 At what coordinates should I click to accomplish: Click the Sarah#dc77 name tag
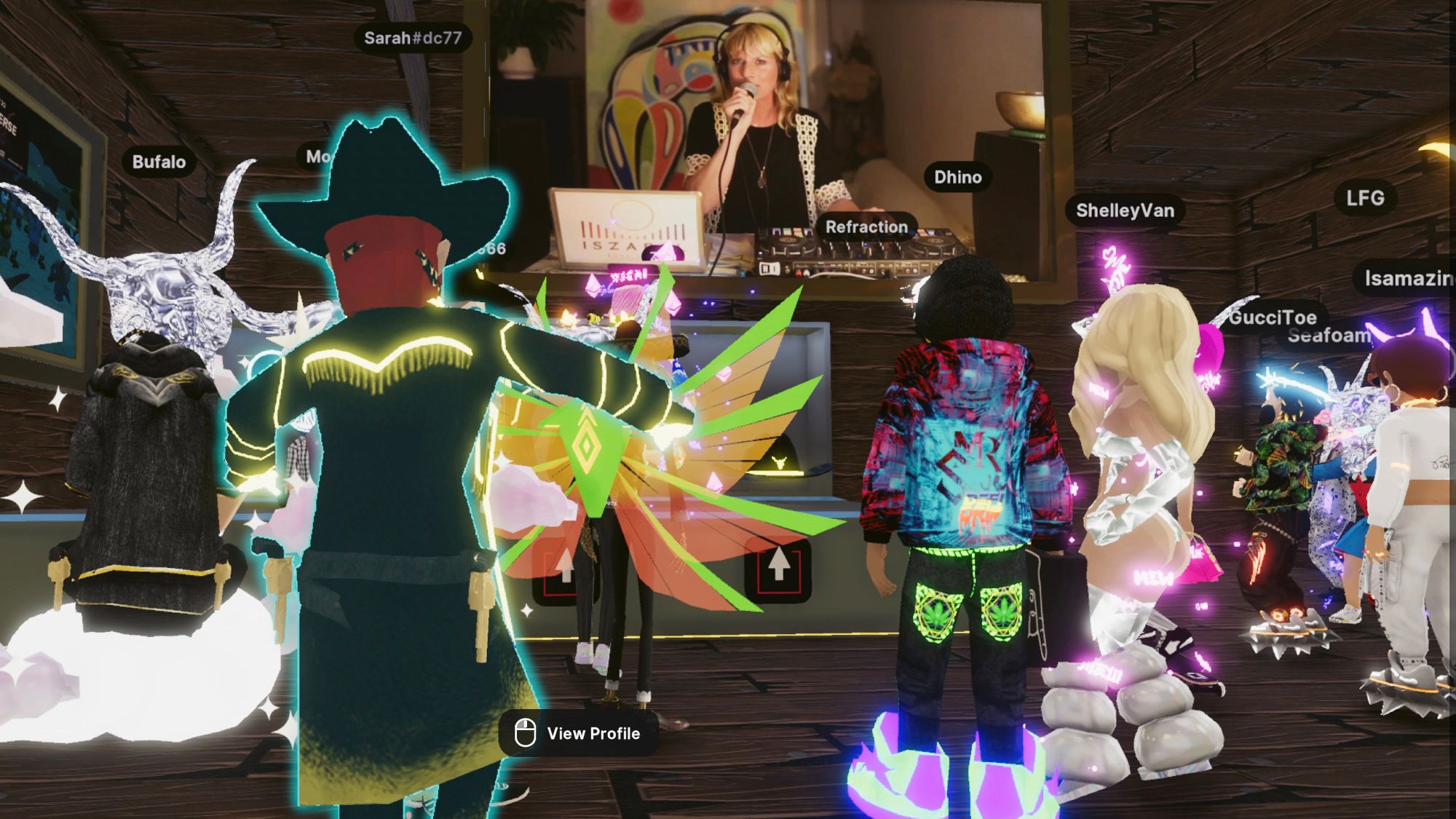[413, 38]
